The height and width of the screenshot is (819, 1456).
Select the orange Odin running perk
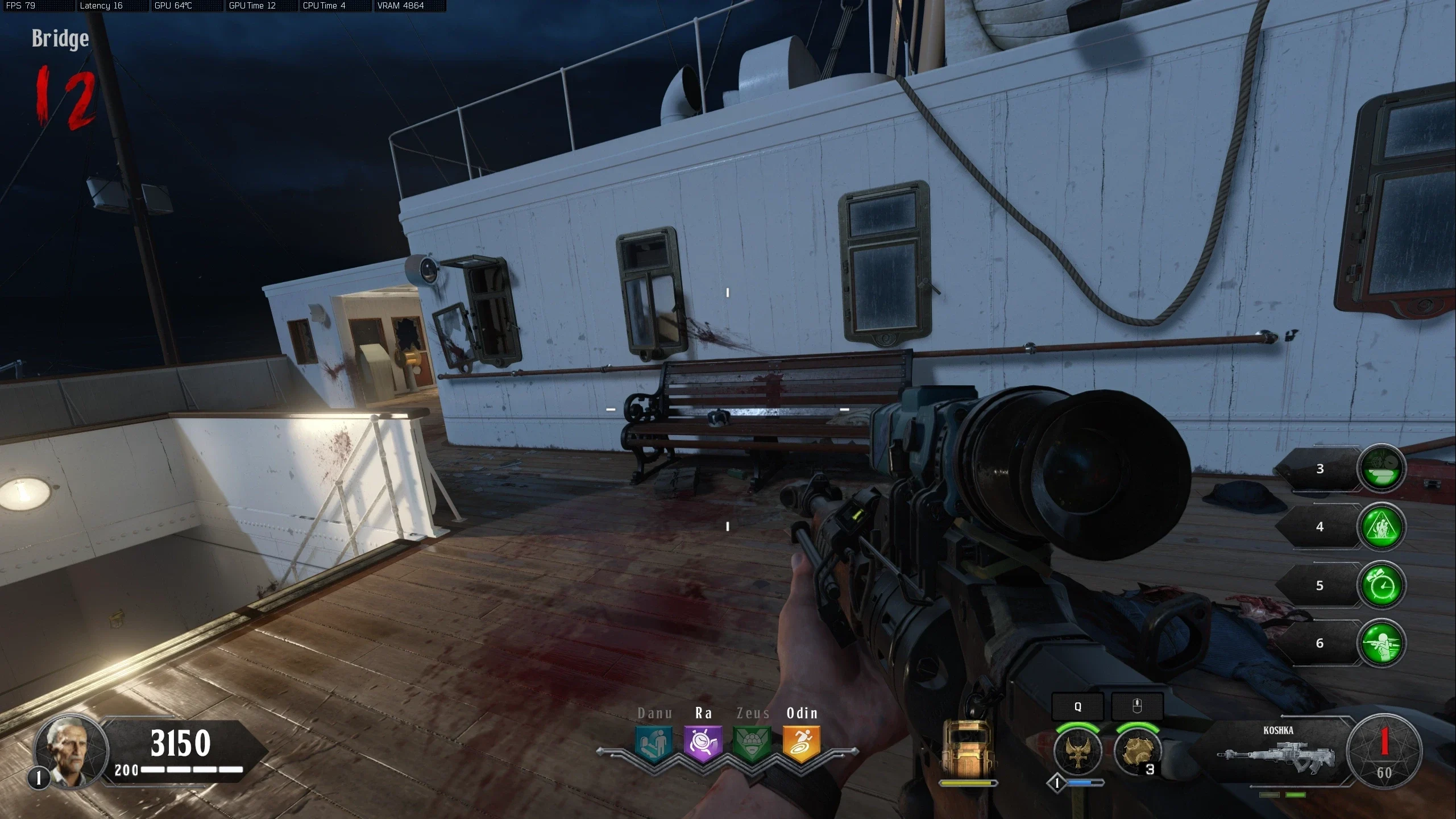tap(802, 744)
